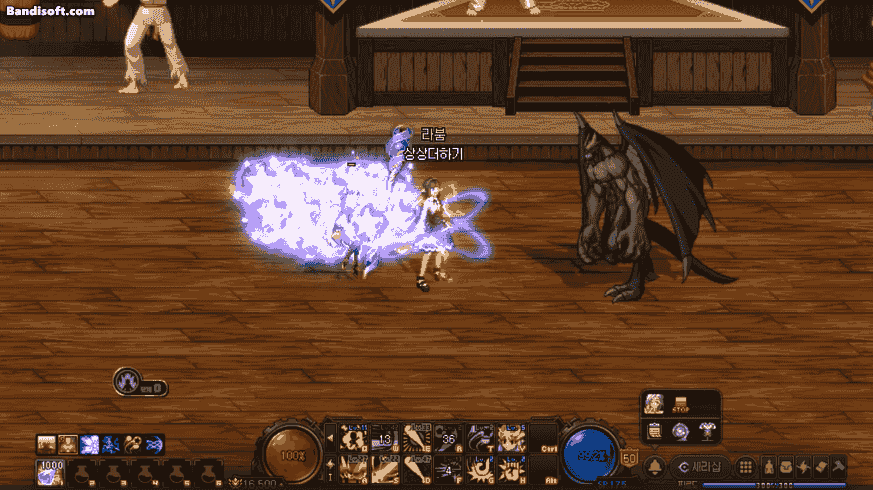Open the character info icon
The height and width of the screenshot is (490, 873).
pos(769,467)
